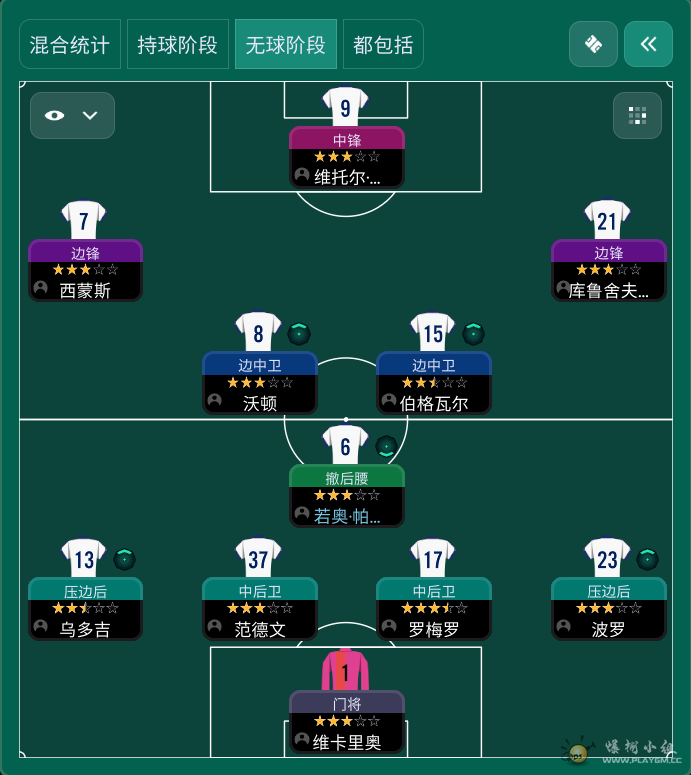
Task: Select the 持球阶段 tab
Action: [x=178, y=45]
